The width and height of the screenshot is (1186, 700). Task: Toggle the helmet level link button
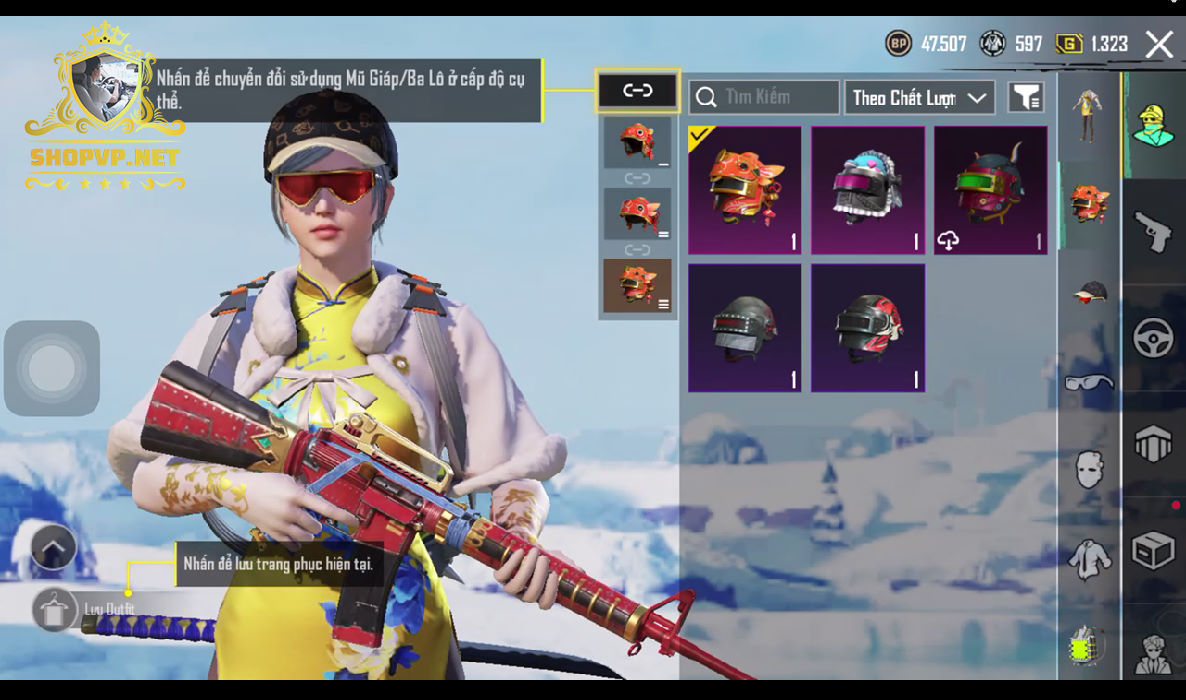638,91
